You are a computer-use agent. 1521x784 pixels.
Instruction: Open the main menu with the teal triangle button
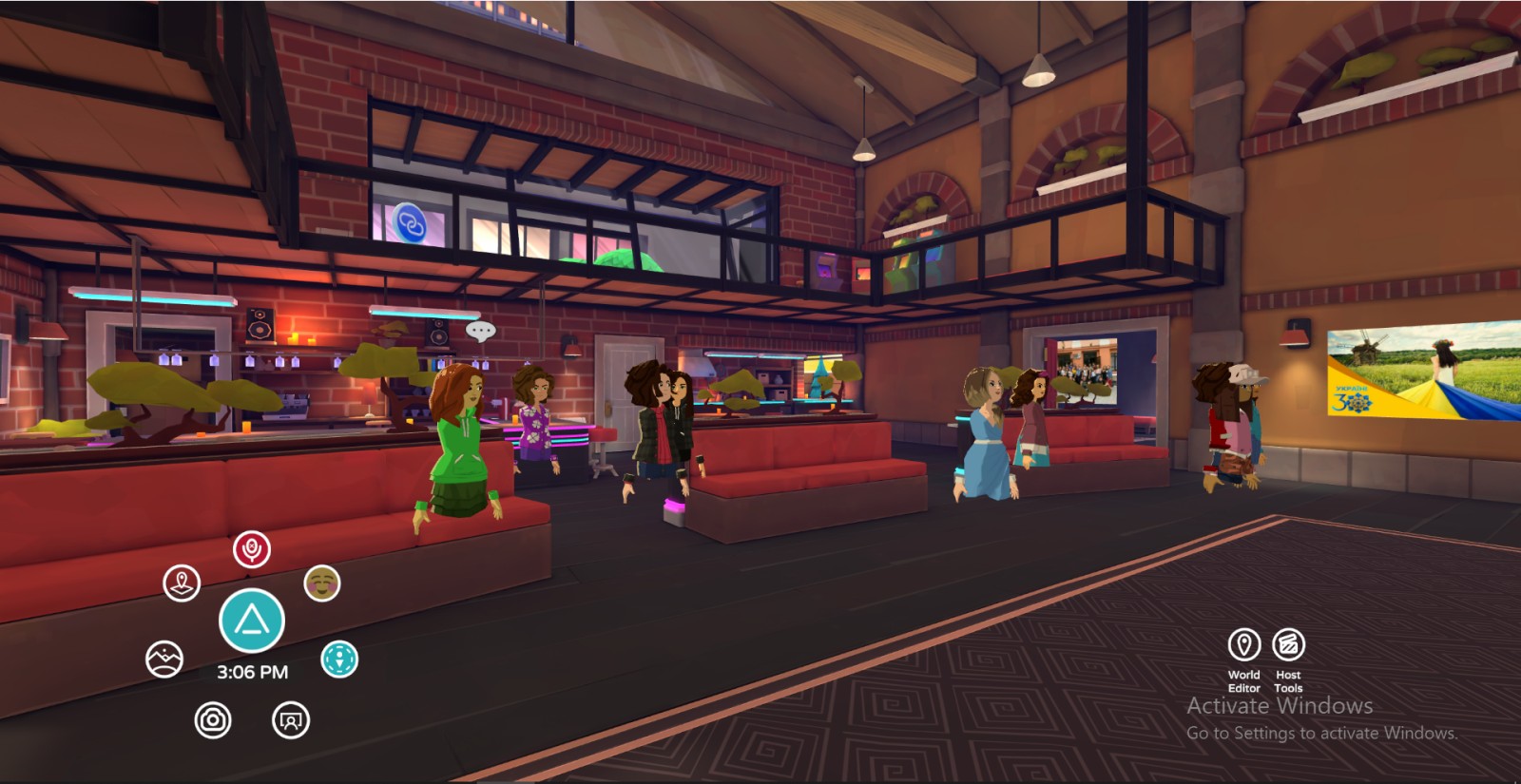[252, 621]
